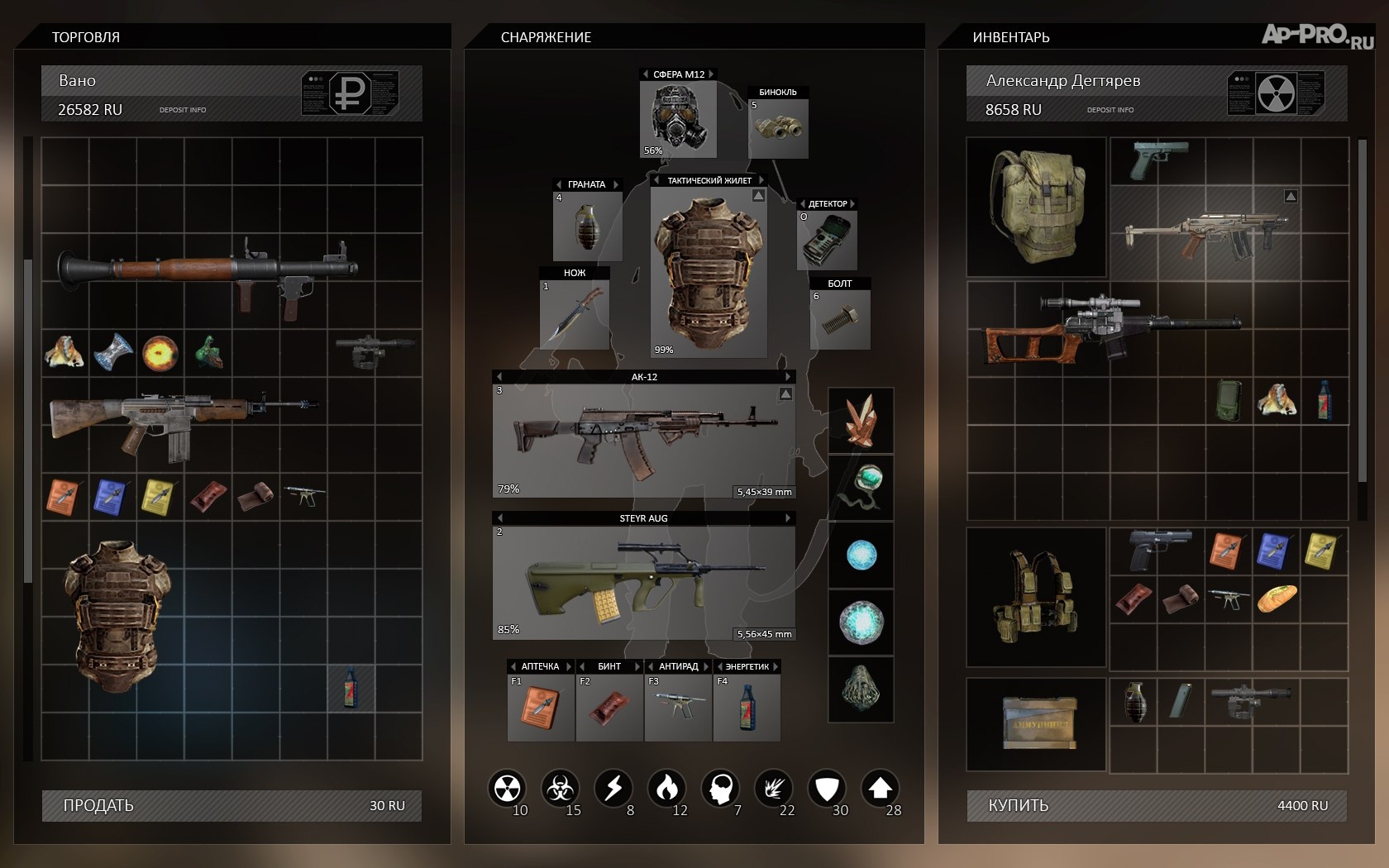The width and height of the screenshot is (1389, 868).
Task: Click the КУПИТЬ buy button
Action: pos(1156,805)
